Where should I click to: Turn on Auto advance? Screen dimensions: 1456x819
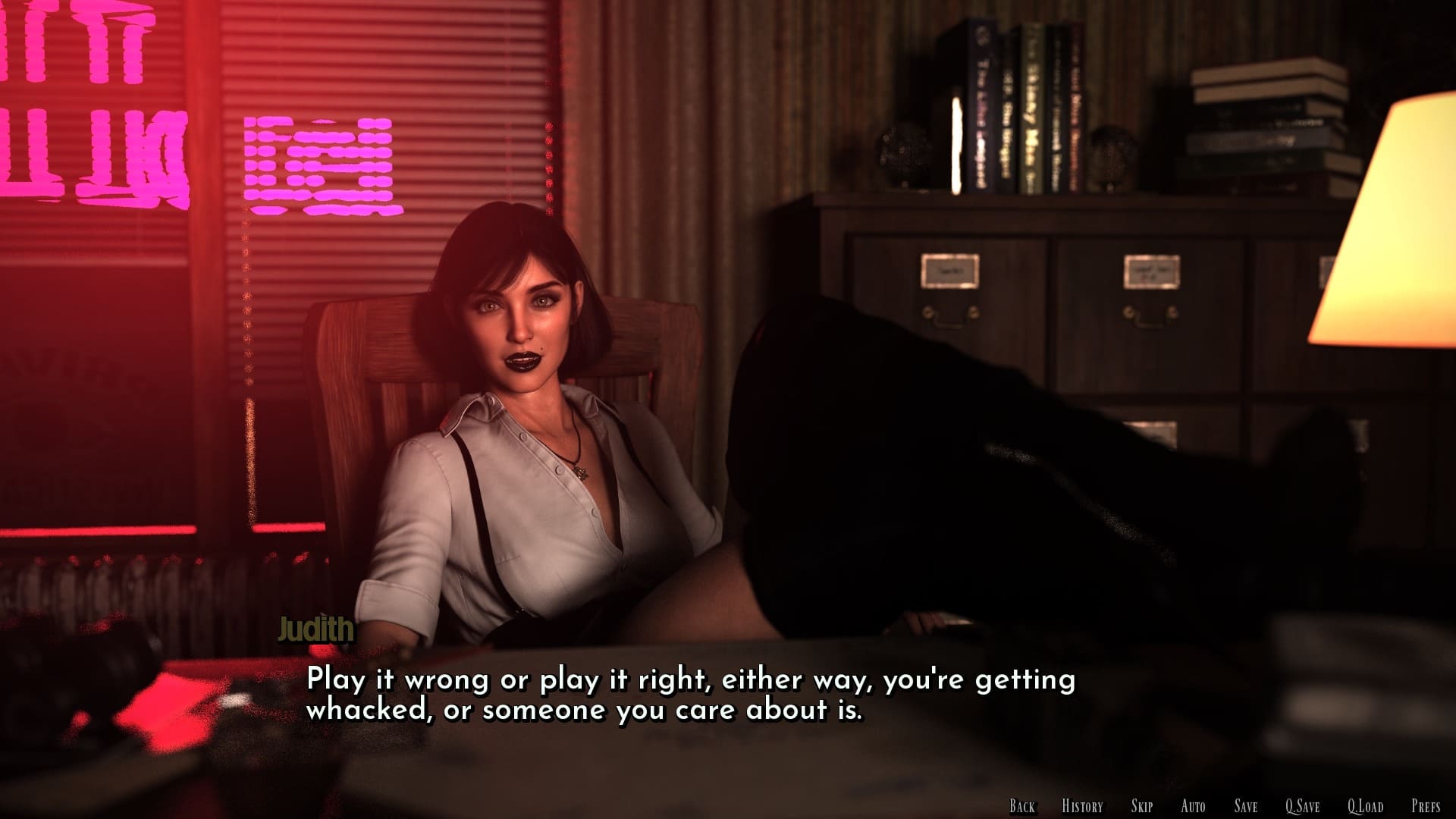pos(1193,806)
